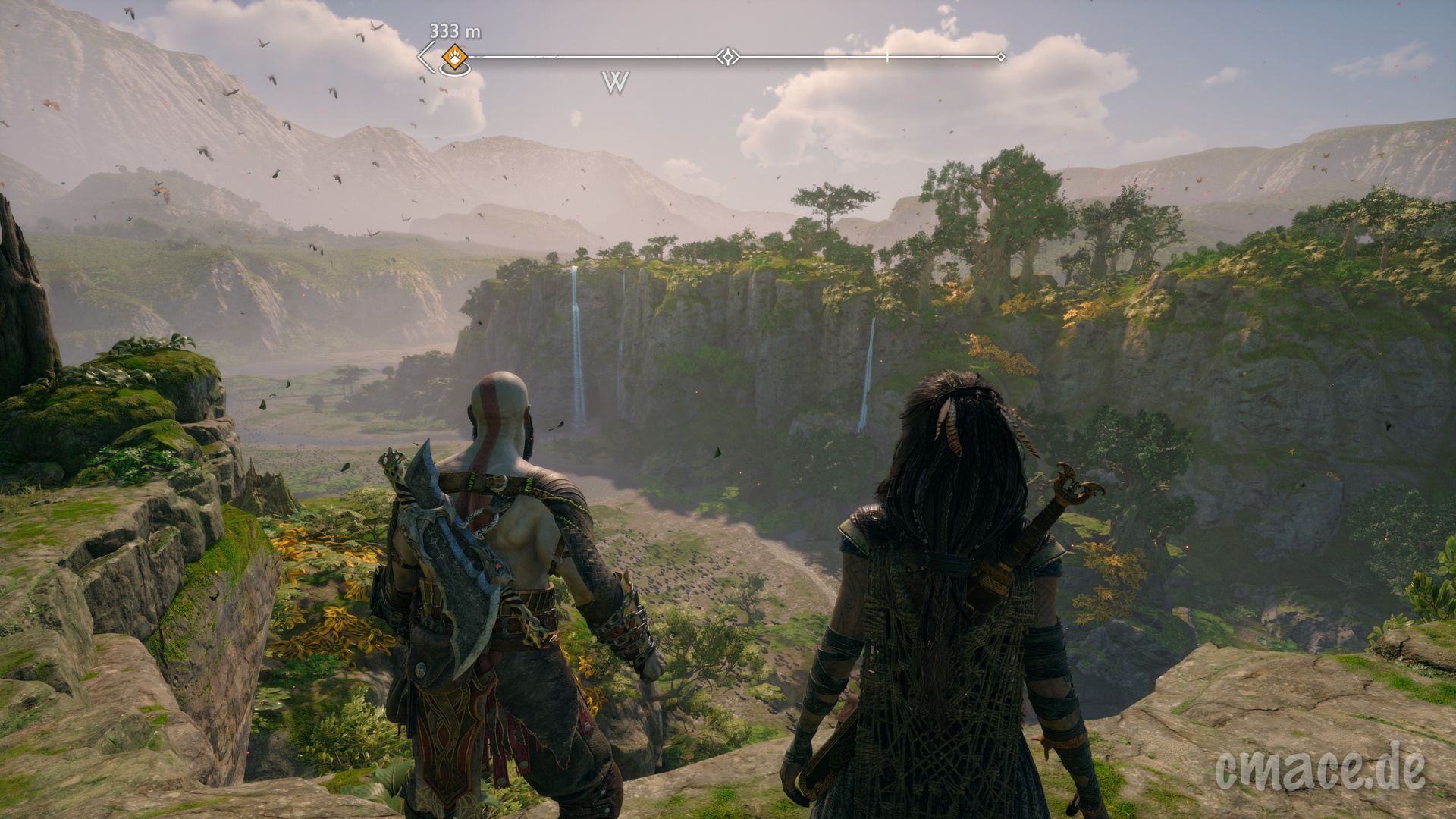Select the orange paw quest marker on compass

pyautogui.click(x=454, y=55)
